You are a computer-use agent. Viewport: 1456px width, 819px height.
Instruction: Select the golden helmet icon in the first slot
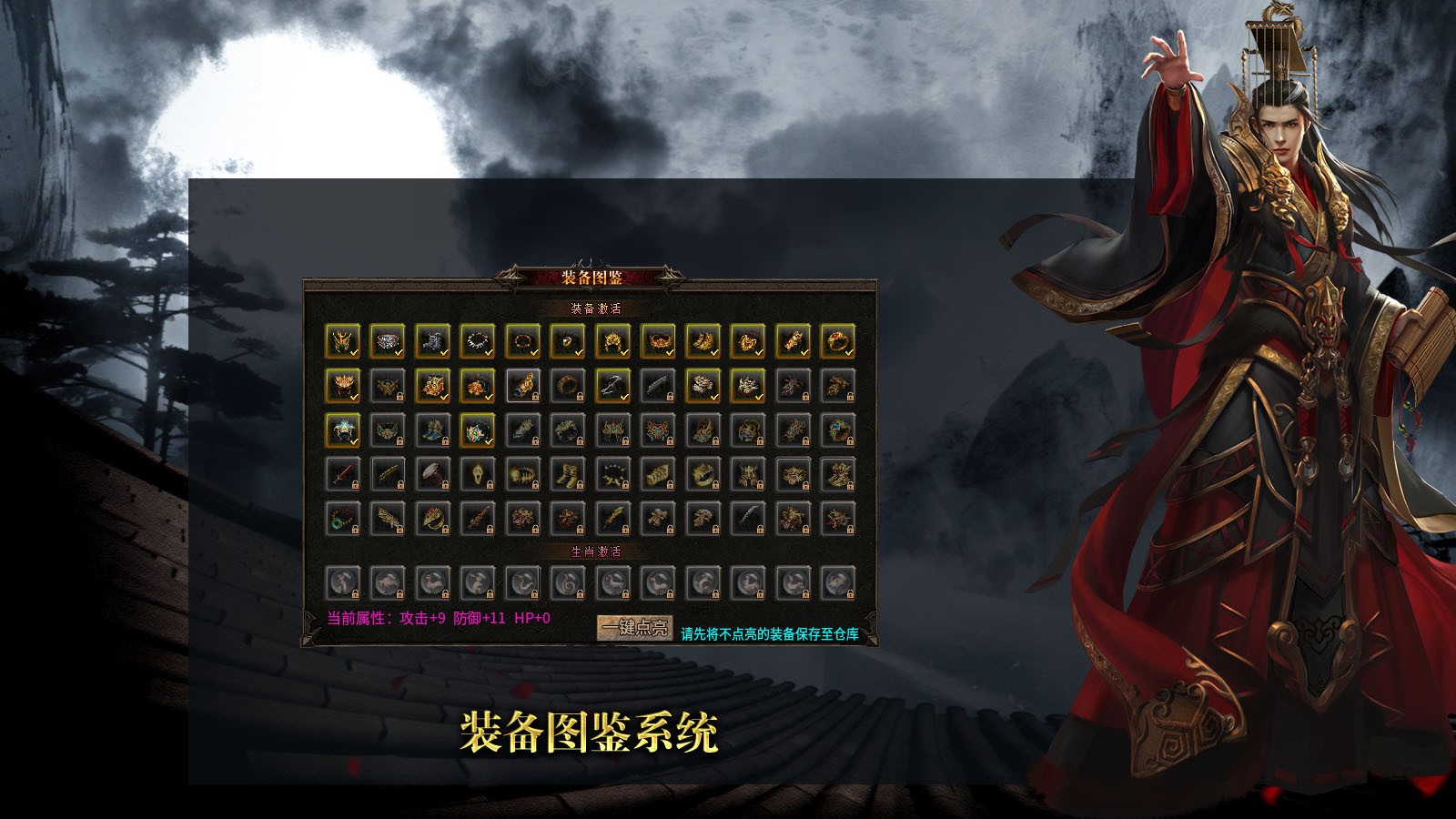[x=341, y=341]
